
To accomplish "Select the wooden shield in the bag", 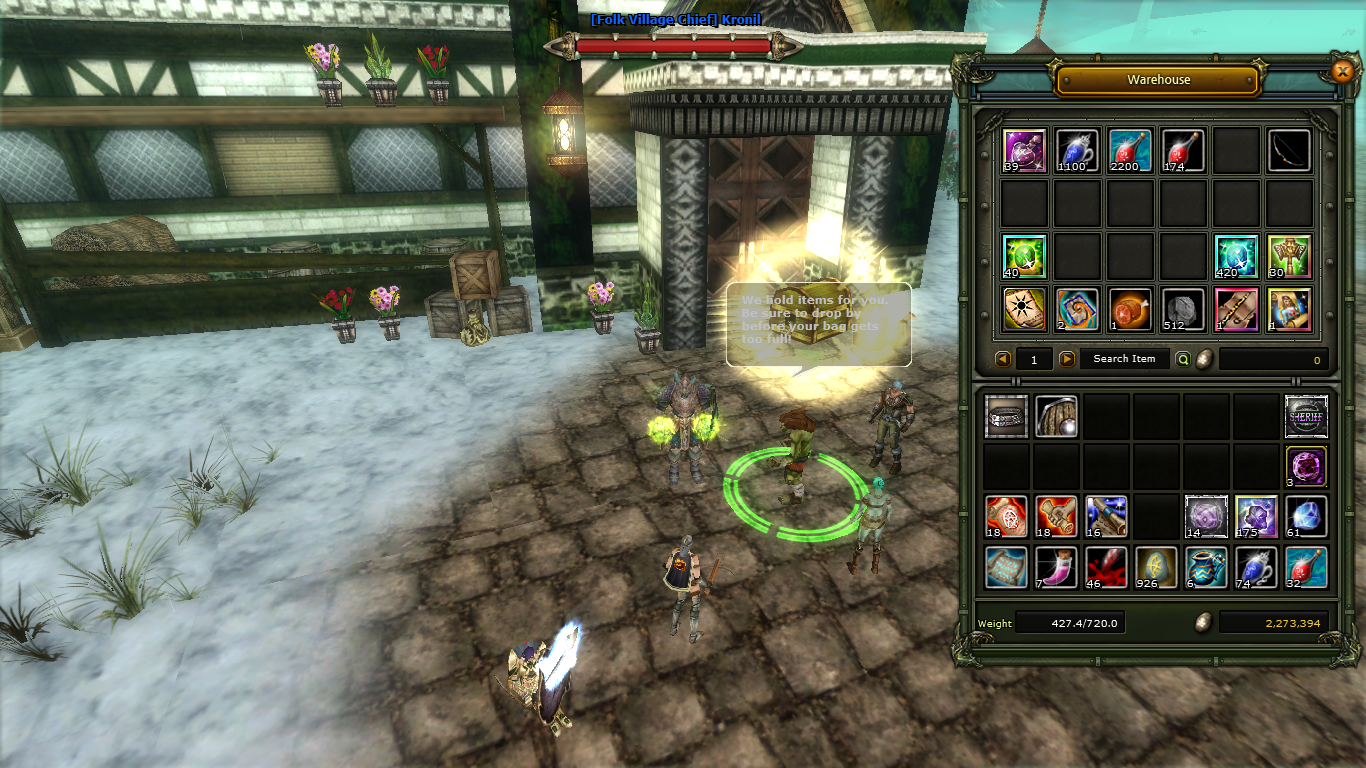I will 1056,417.
